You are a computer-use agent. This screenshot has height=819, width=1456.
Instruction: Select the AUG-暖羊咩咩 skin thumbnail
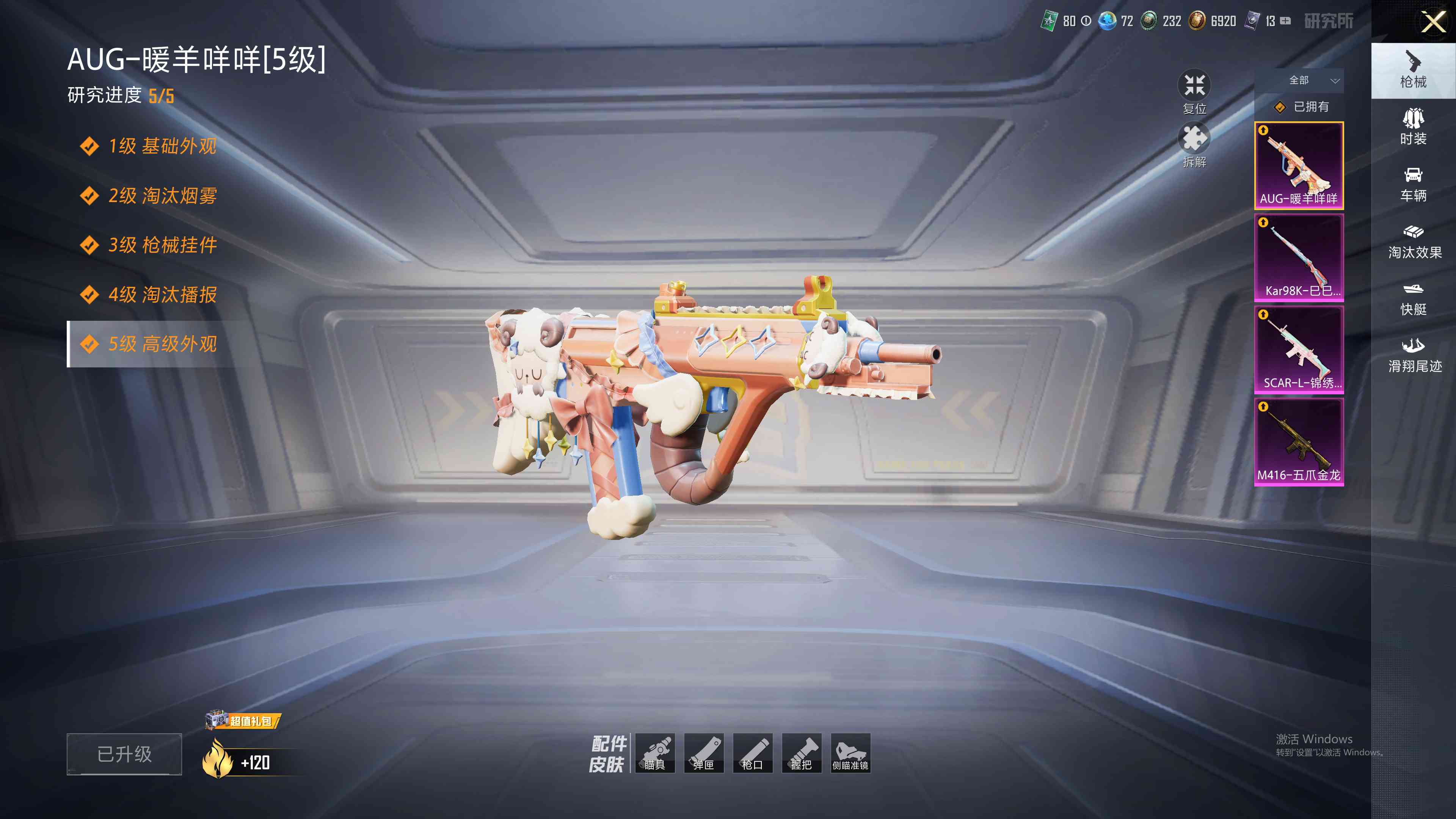pyautogui.click(x=1299, y=165)
